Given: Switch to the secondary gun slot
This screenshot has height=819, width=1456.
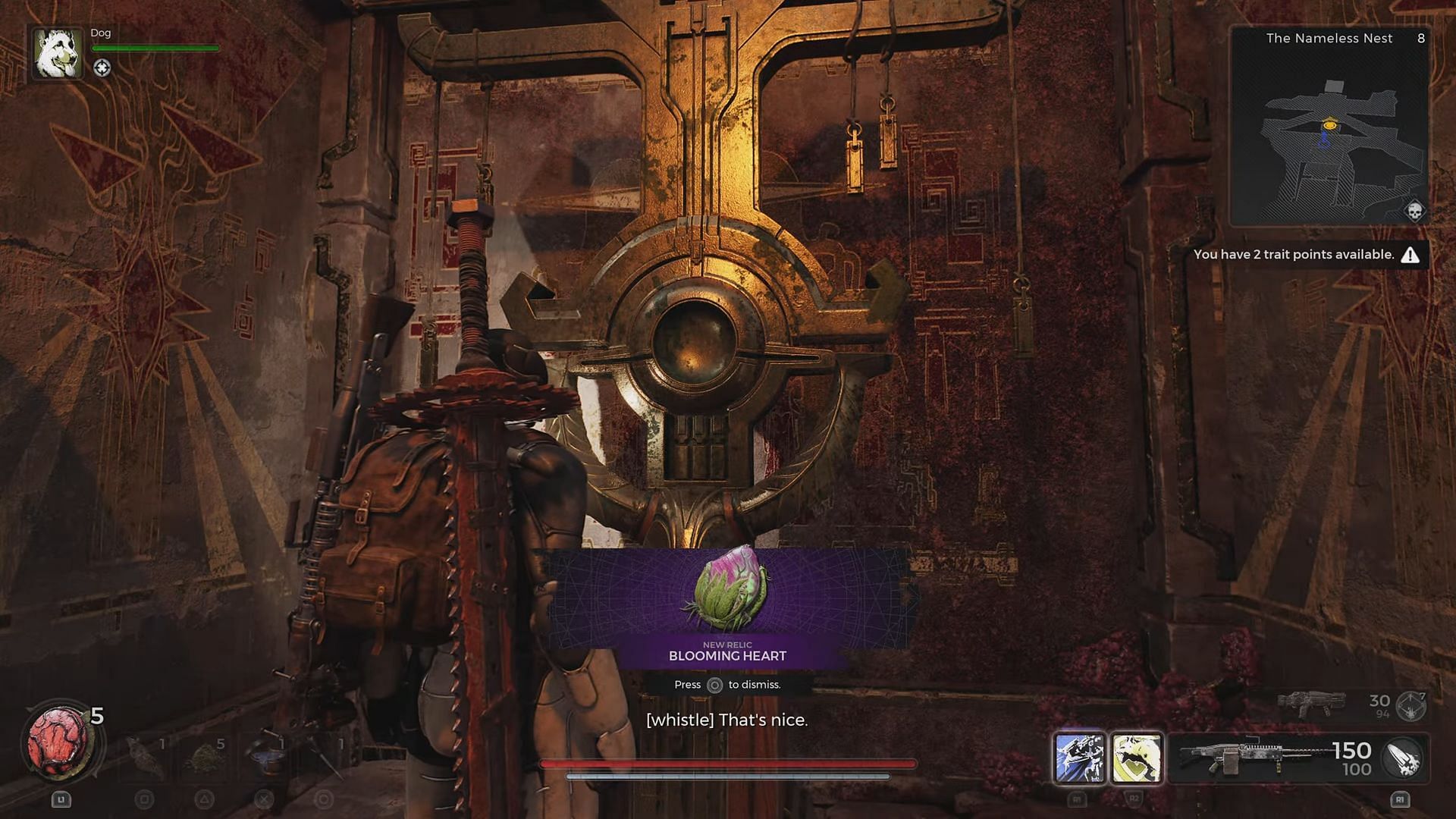Looking at the screenshot, I should point(1310,704).
